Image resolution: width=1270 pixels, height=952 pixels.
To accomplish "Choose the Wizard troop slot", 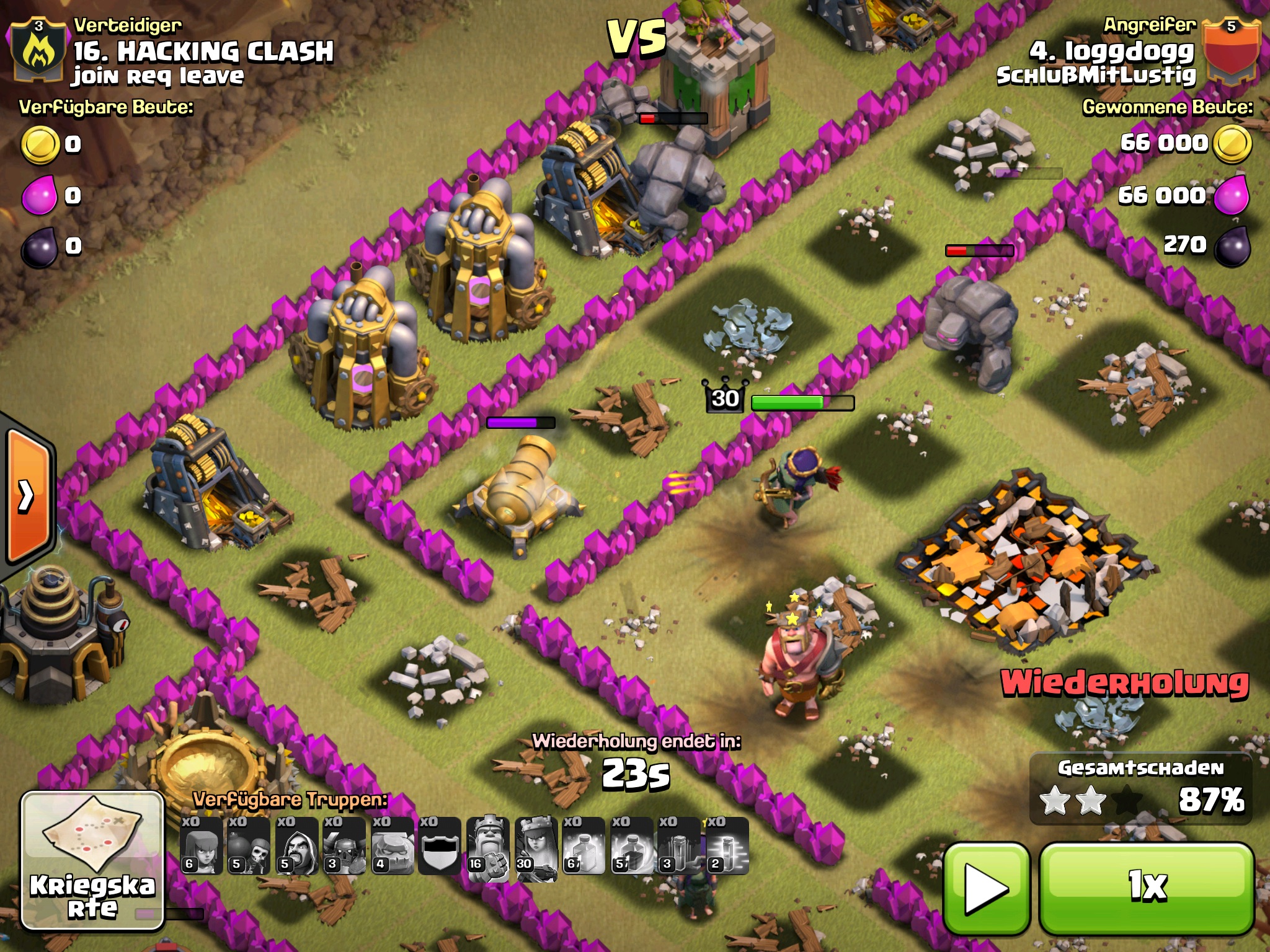I will coord(296,845).
